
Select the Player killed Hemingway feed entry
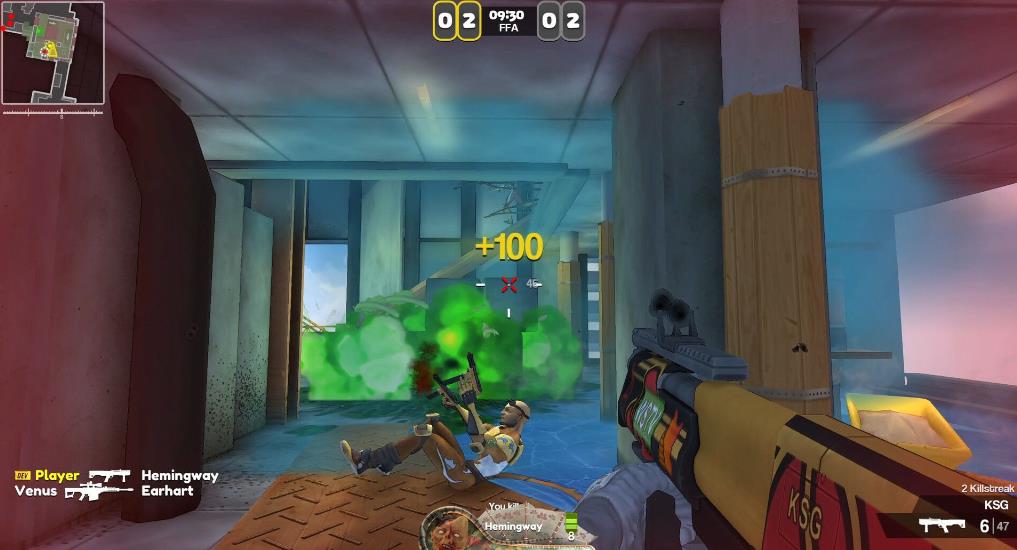tap(116, 476)
